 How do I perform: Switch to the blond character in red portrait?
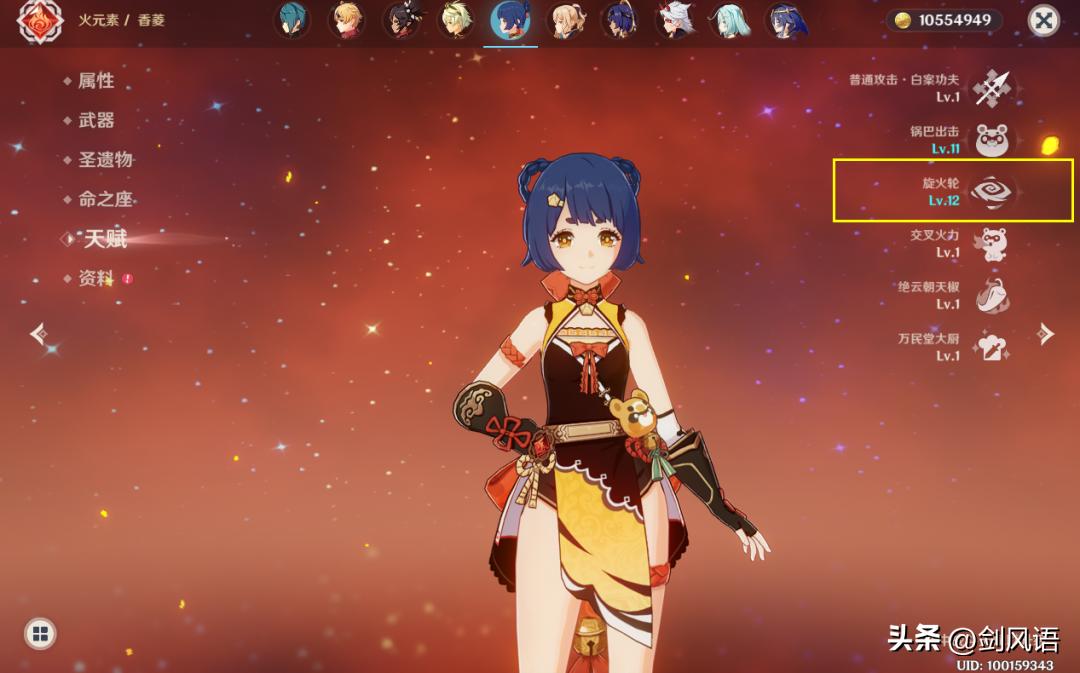point(348,21)
